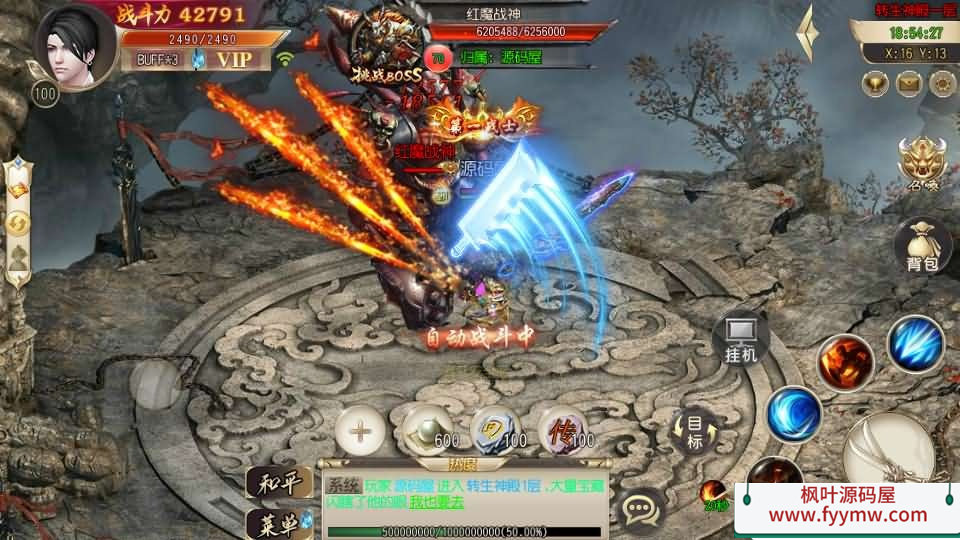Toggle 挂机 auto-battle mode
960x540 pixels.
(x=741, y=338)
